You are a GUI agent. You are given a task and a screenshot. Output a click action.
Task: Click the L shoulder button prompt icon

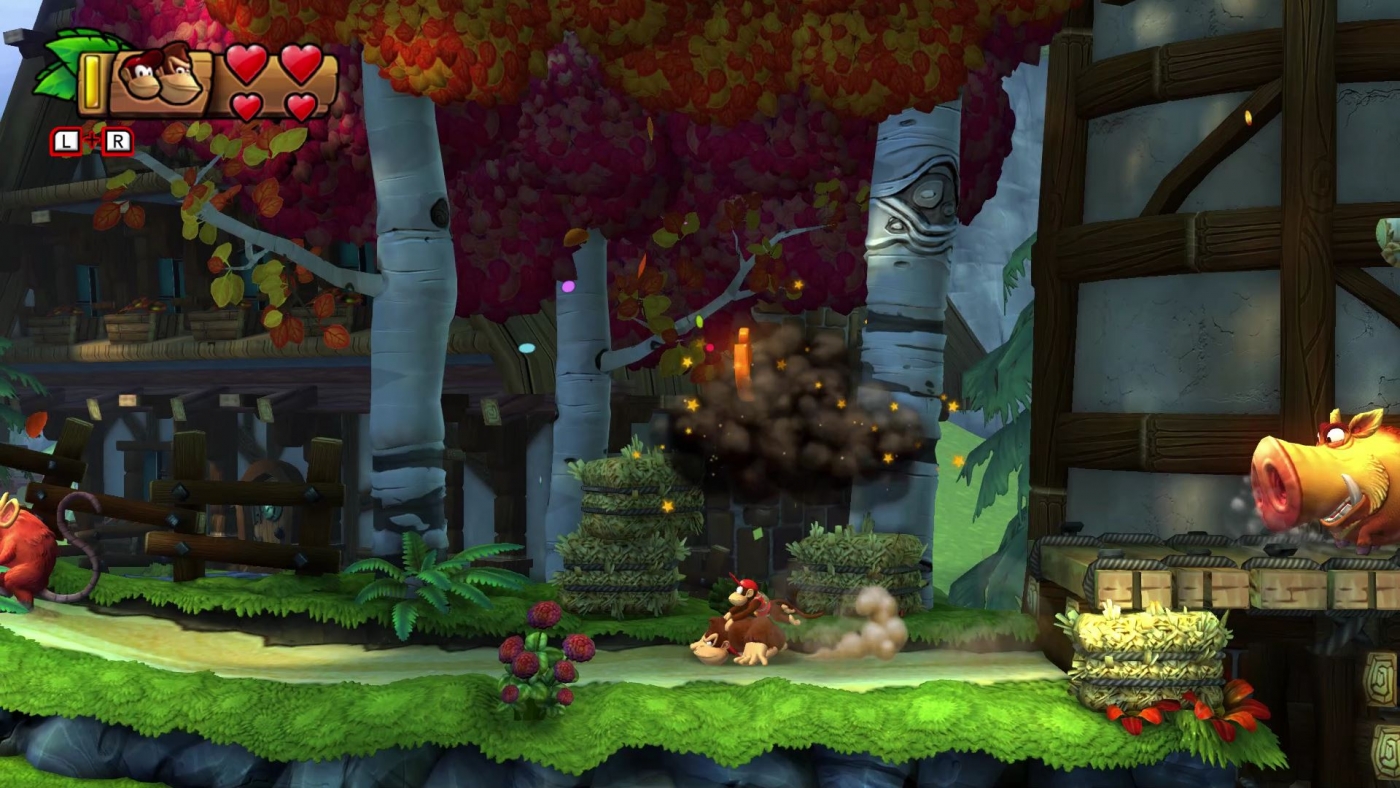pos(64,140)
